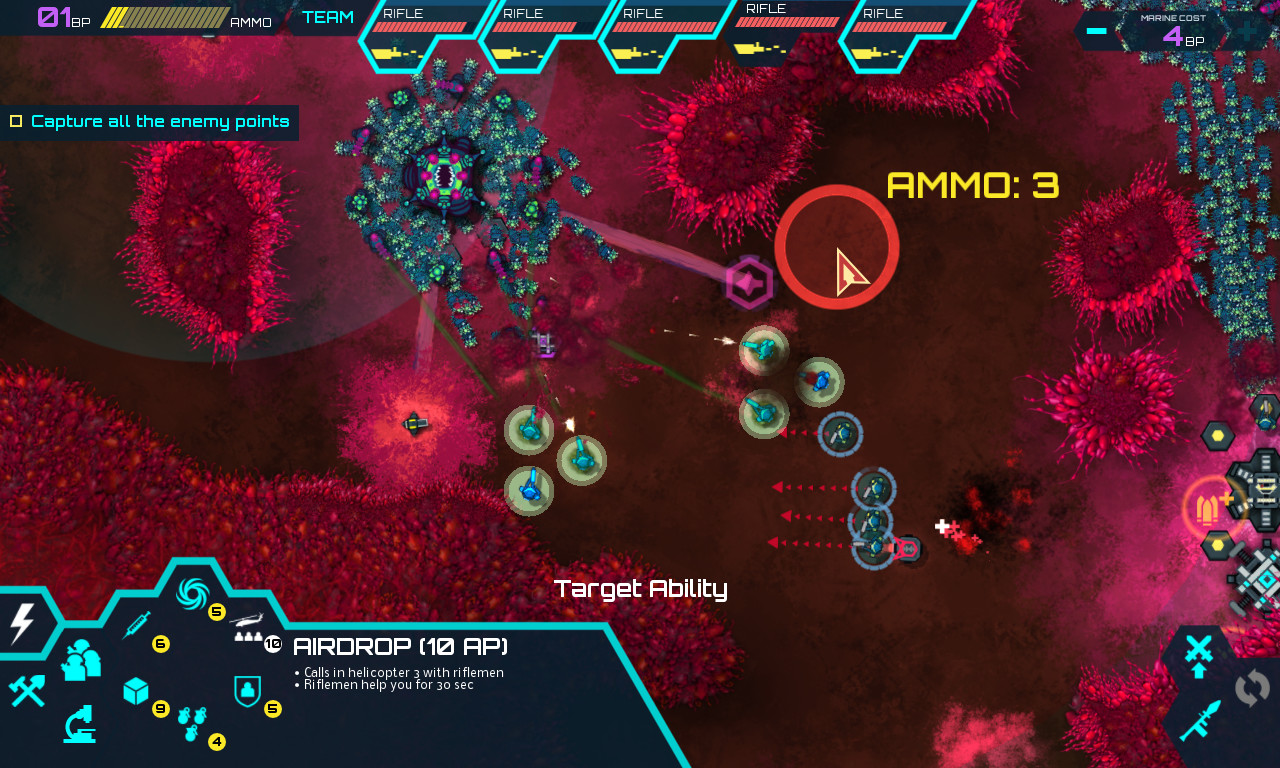This screenshot has width=1280, height=768.
Task: Click the crossed pickaxe and hammer build icon
Action: pos(28,692)
